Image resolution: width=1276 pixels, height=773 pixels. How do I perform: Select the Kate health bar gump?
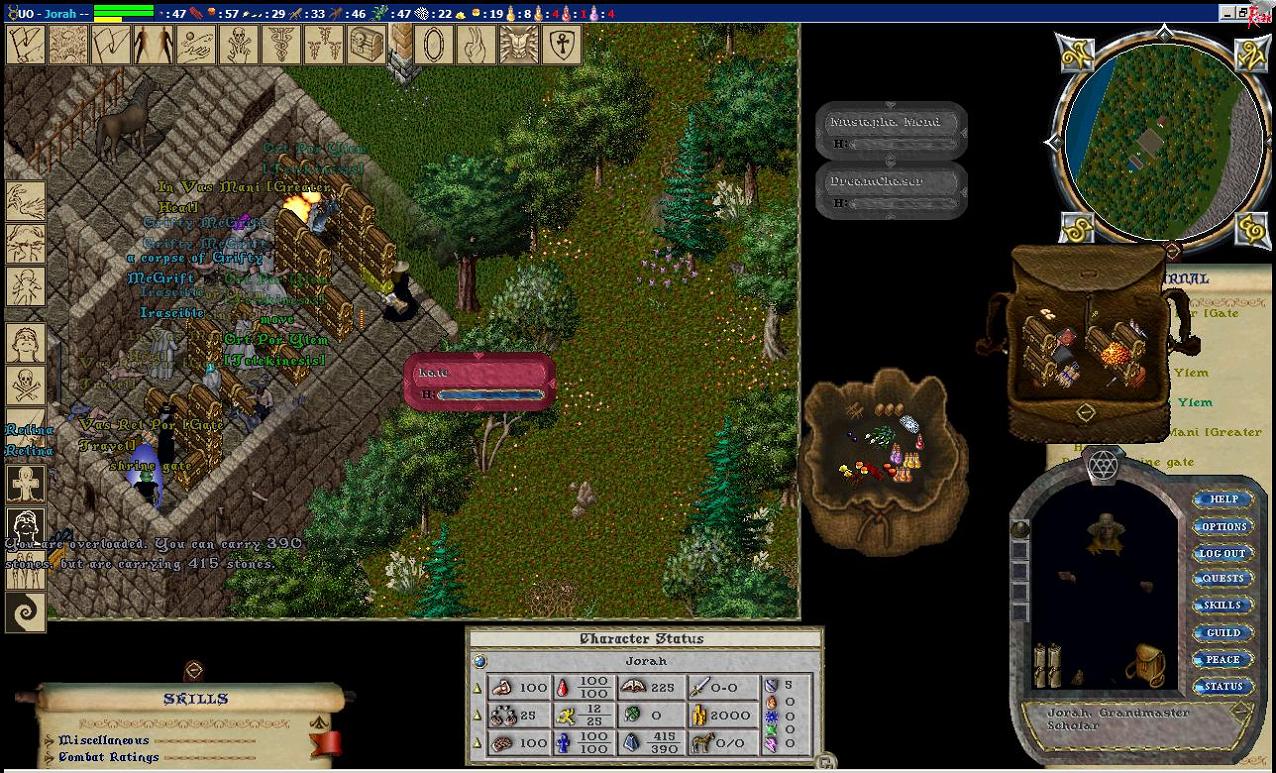click(480, 381)
